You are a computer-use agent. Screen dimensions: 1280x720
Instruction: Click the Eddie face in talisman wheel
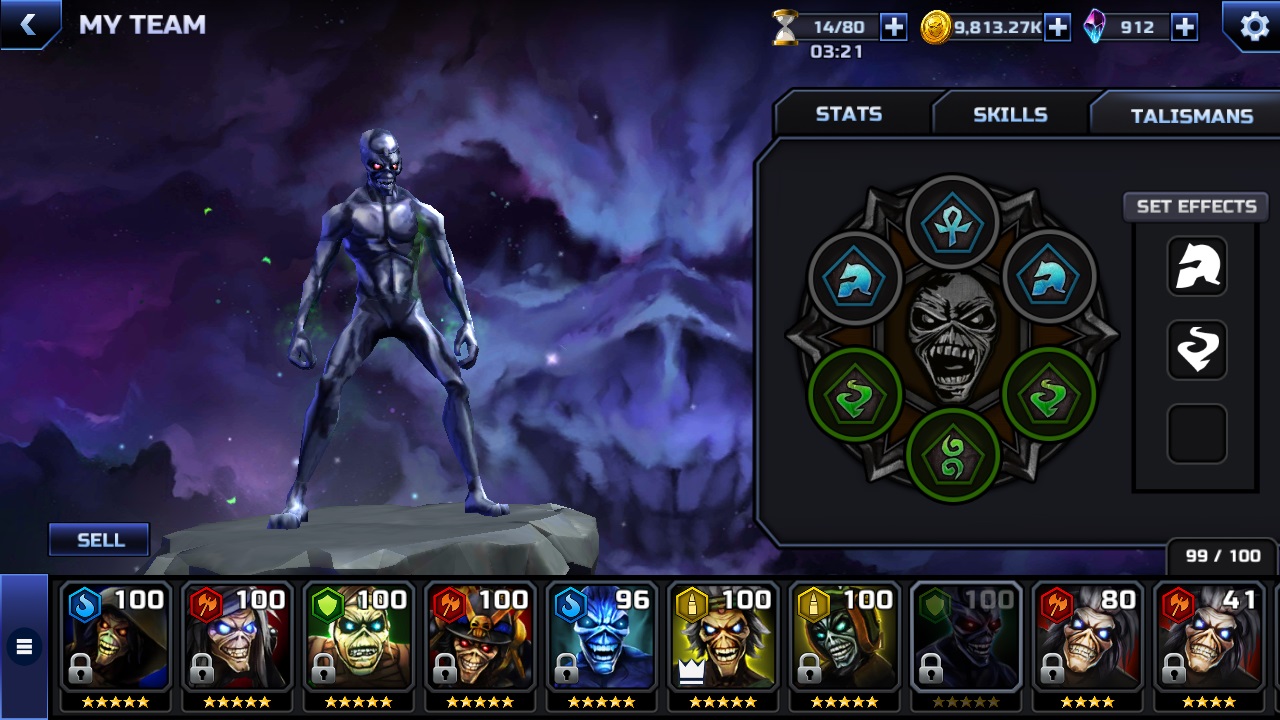click(x=952, y=337)
